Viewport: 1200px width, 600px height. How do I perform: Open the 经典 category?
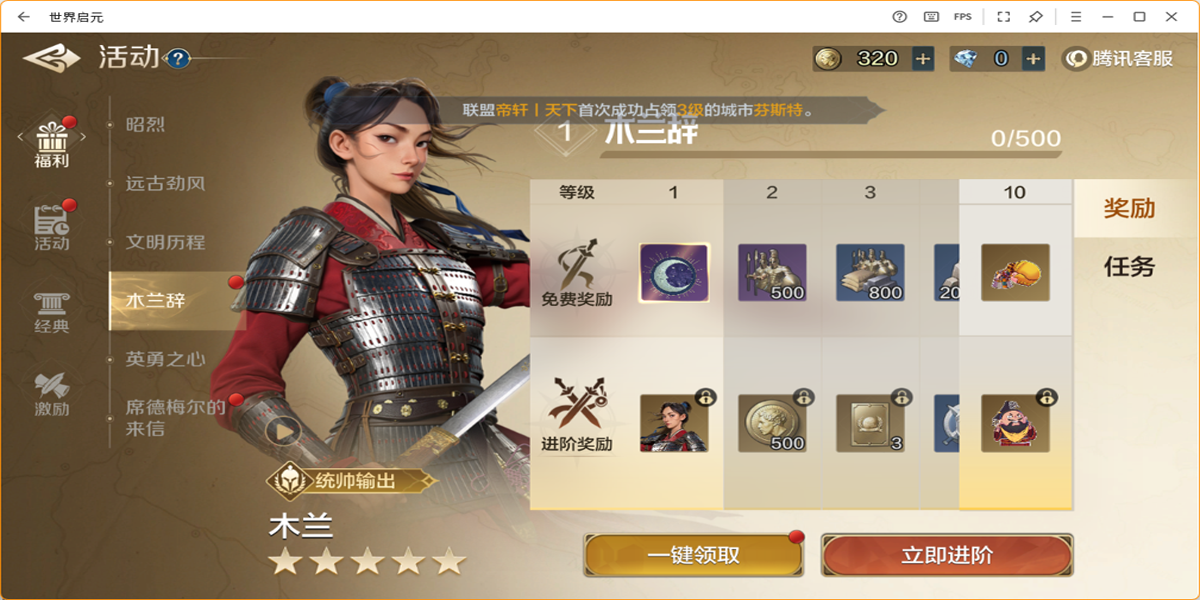[x=51, y=312]
